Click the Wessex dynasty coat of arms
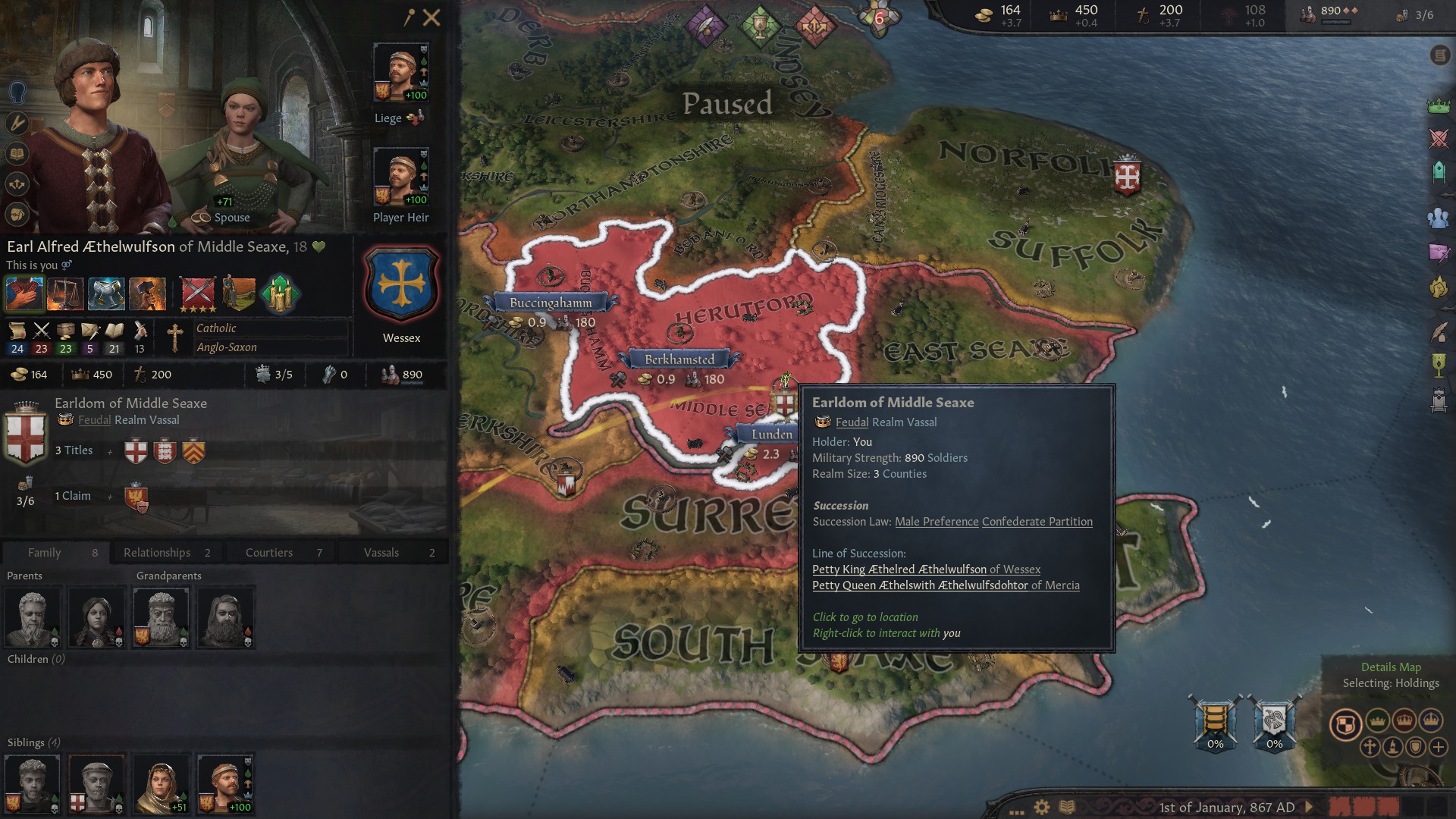 pos(401,286)
